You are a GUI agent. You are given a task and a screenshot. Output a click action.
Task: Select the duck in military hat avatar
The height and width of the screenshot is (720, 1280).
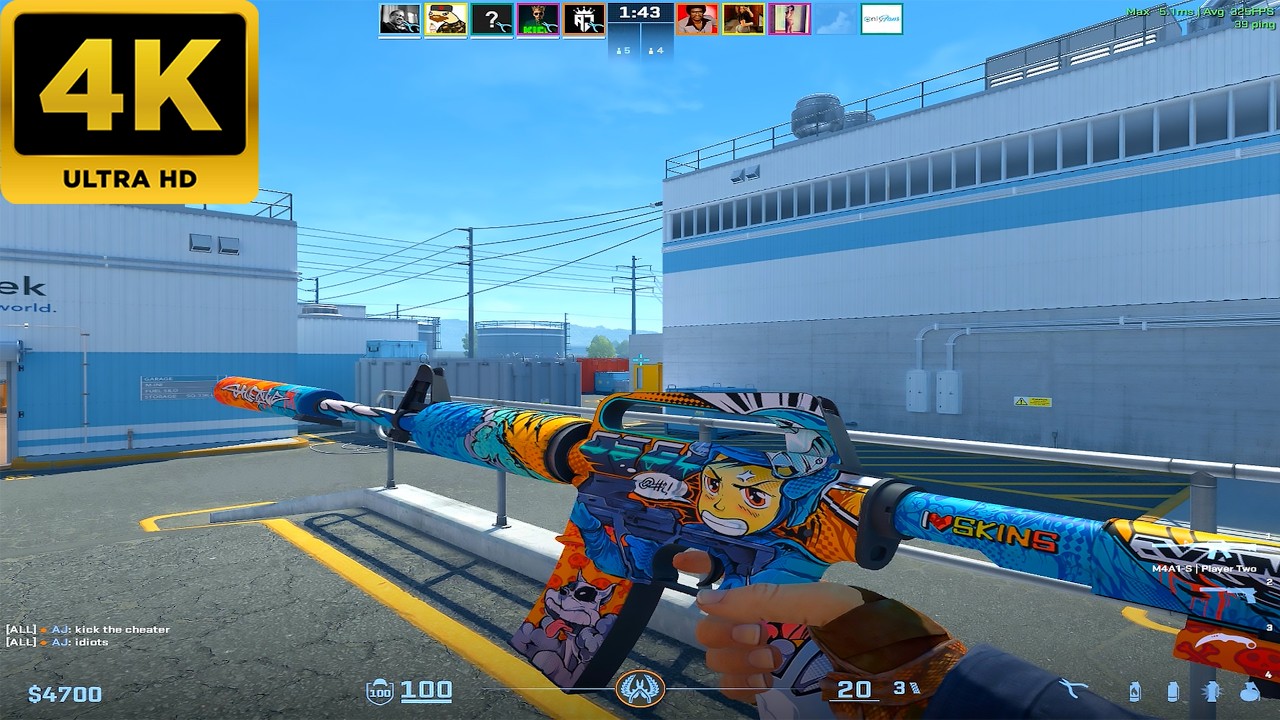[445, 19]
